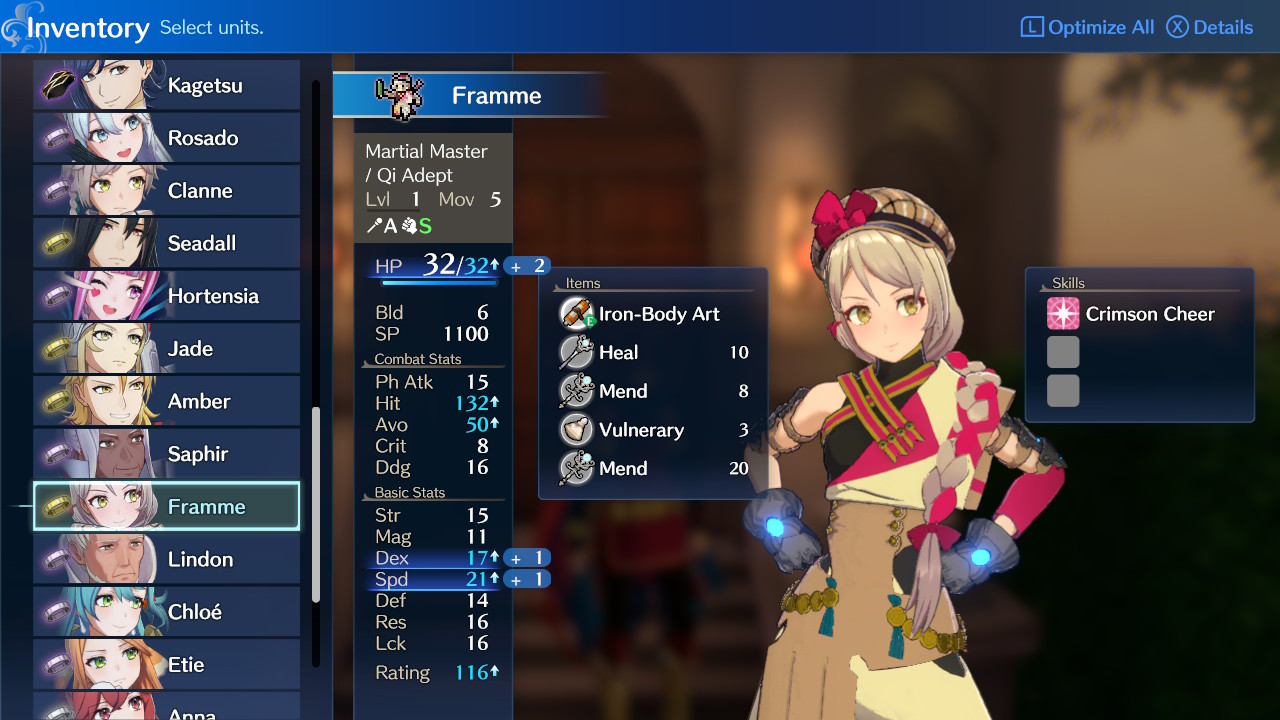Choose Rosado in the unit list
The width and height of the screenshot is (1280, 720).
(167, 138)
